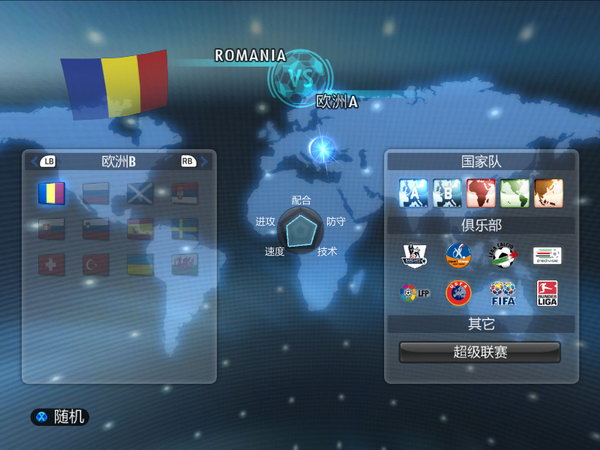Pick the Scotland flag
This screenshot has width=600, height=450.
click(x=140, y=191)
